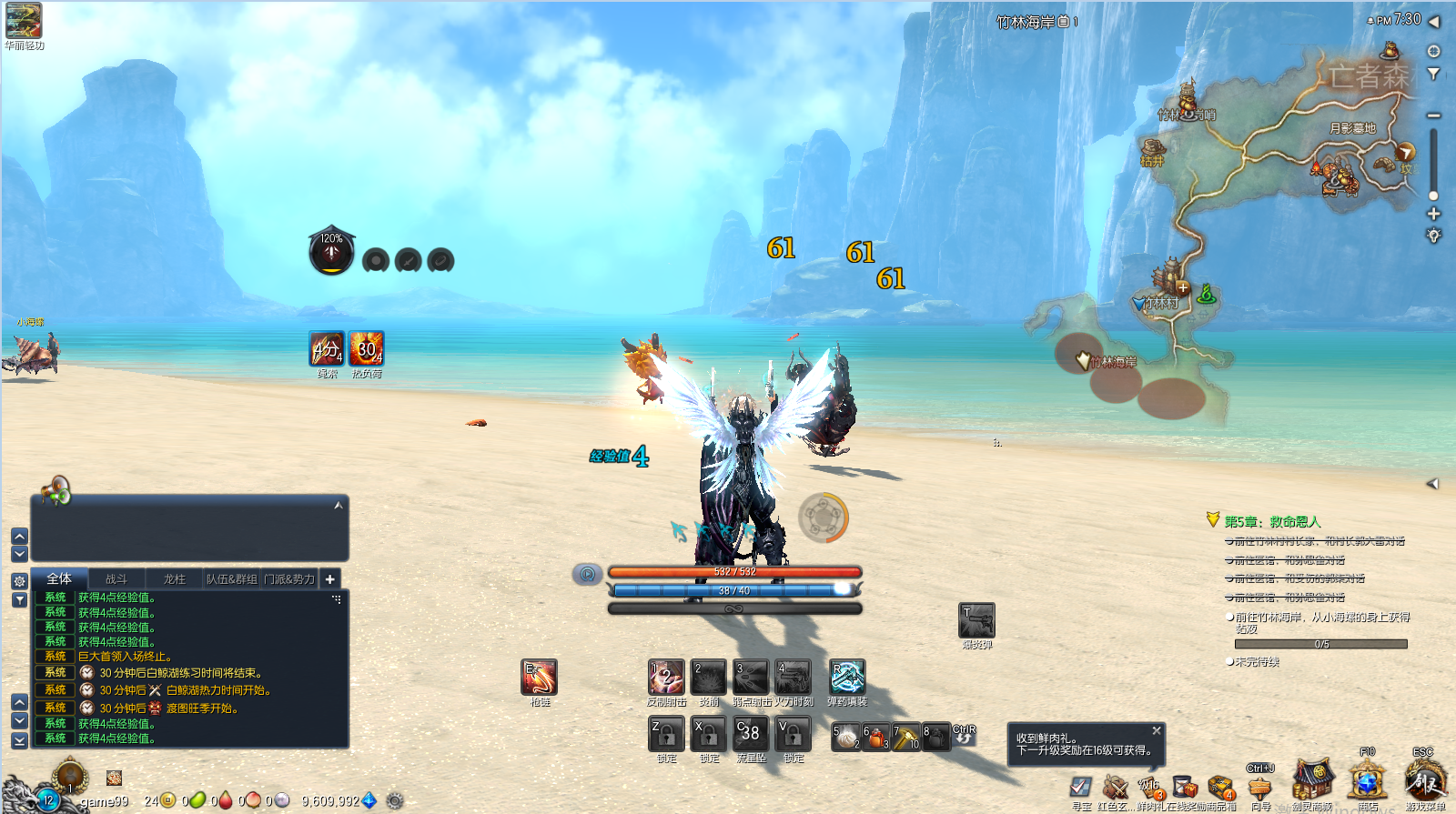Open the 游戏菜单 game menu
This screenshot has width=1456, height=814.
pos(1425,782)
